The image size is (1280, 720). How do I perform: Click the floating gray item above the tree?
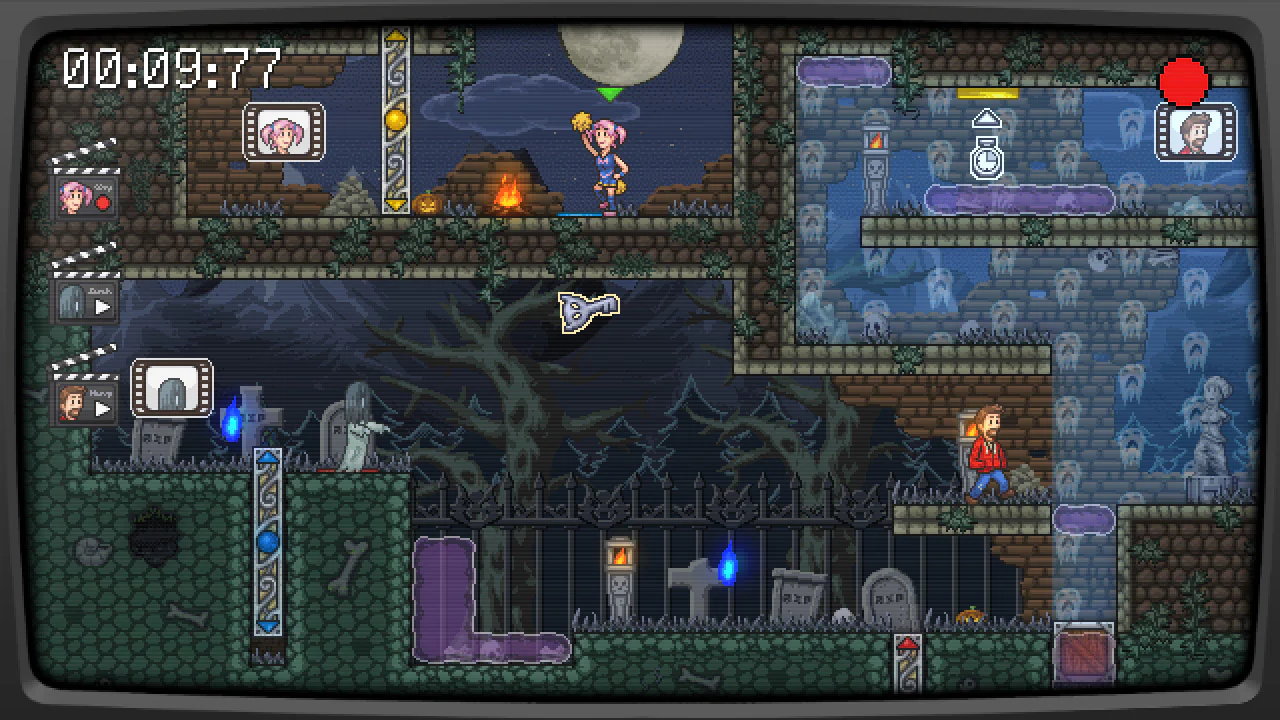coord(587,308)
